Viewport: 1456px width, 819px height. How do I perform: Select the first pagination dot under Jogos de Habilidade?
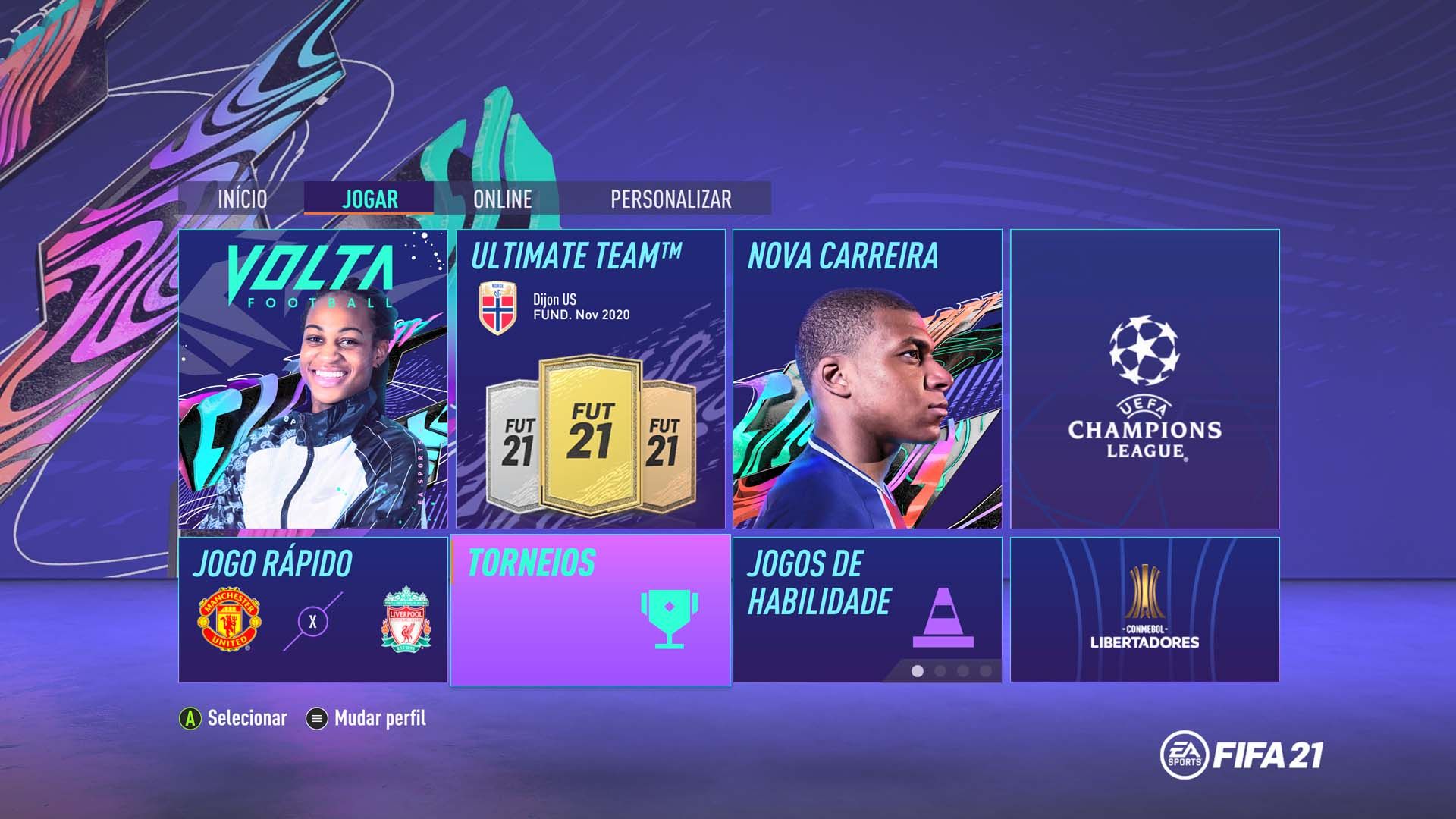point(915,670)
